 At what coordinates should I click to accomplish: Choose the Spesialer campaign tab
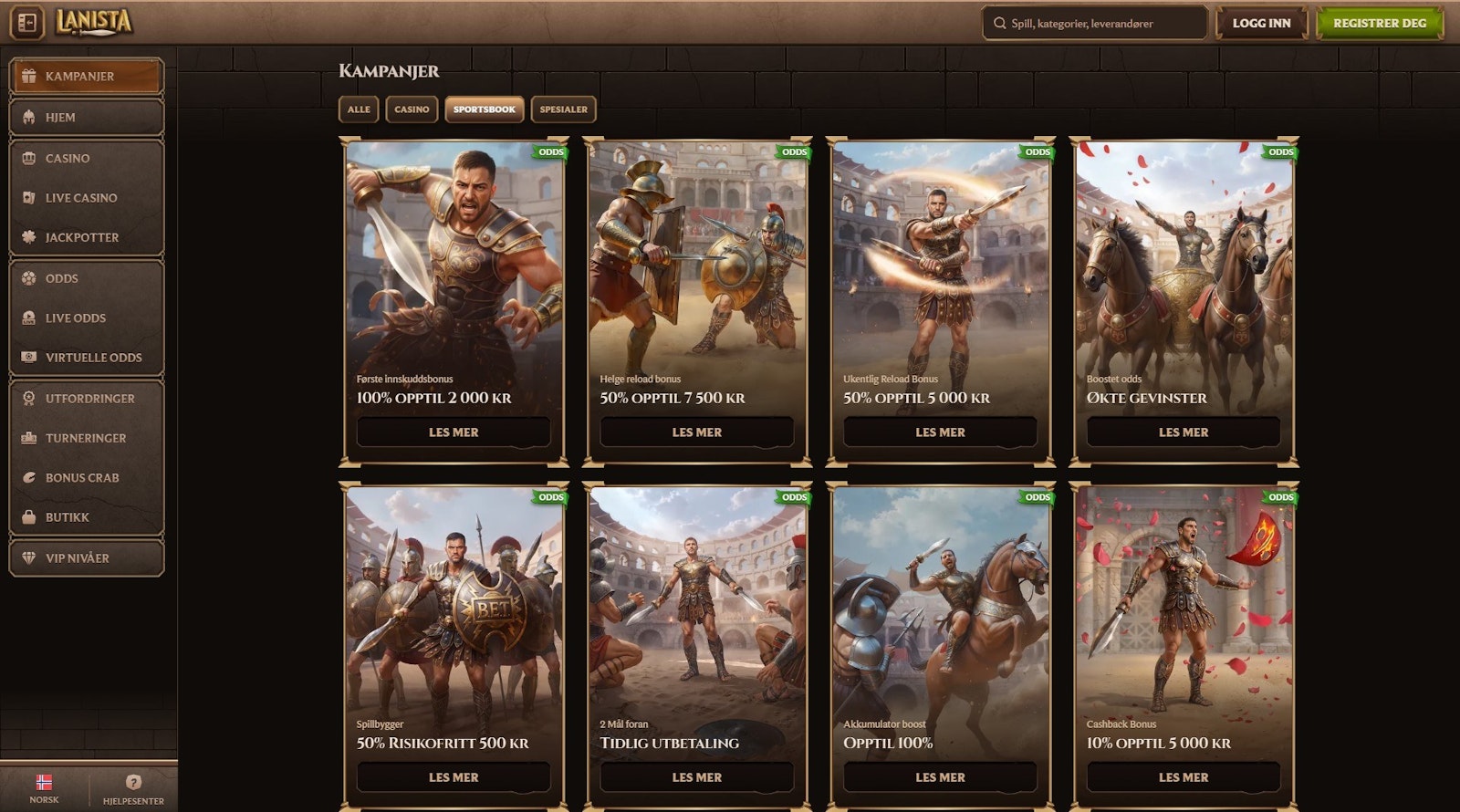[x=563, y=109]
